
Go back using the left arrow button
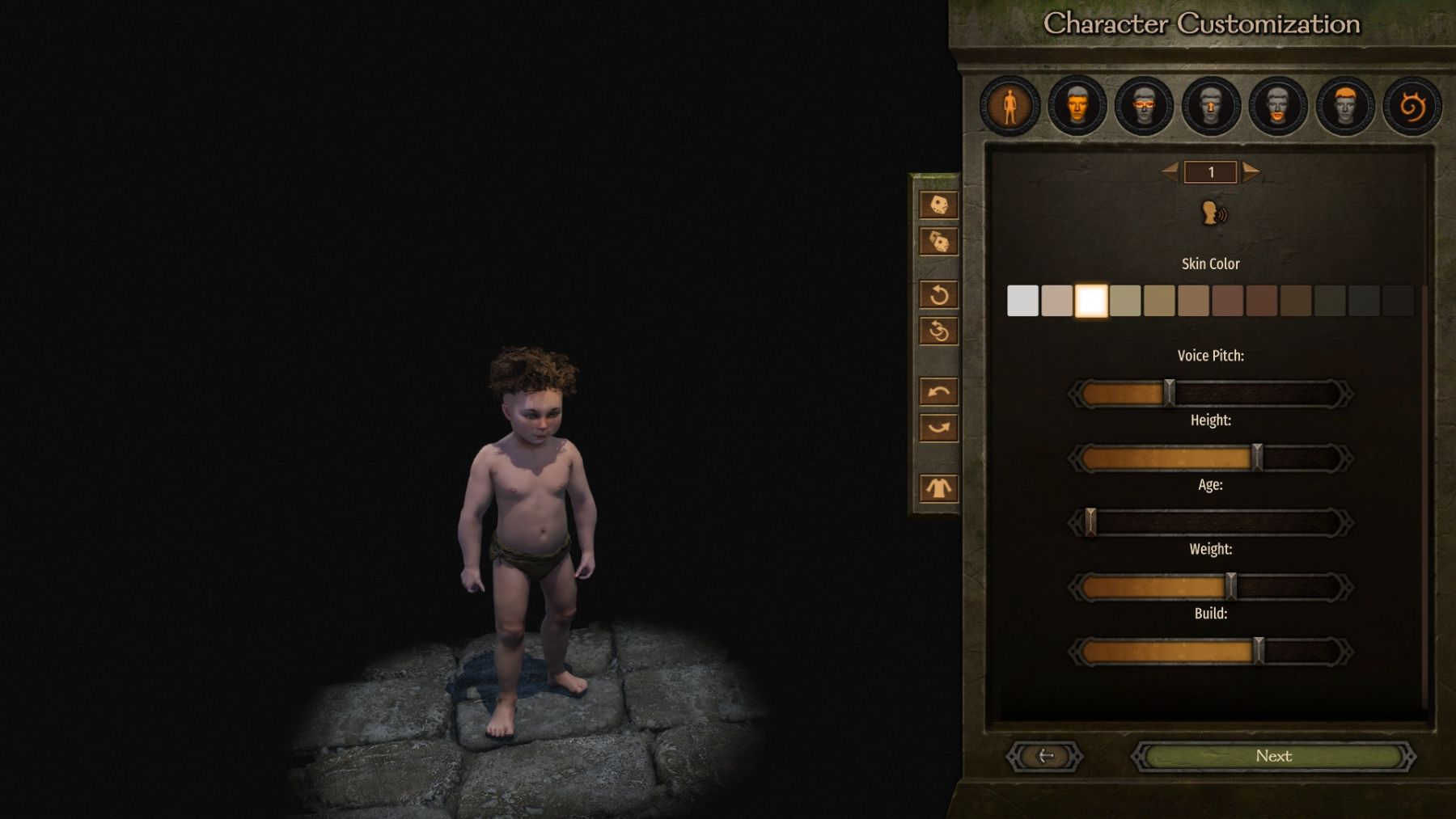coord(1044,757)
